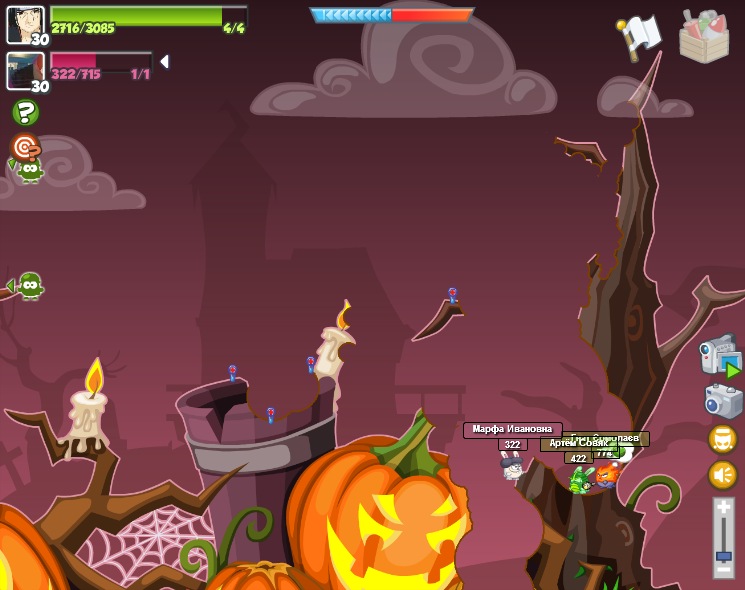The image size is (745, 590).
Task: Mute sound with the orange speaker button
Action: (x=722, y=474)
